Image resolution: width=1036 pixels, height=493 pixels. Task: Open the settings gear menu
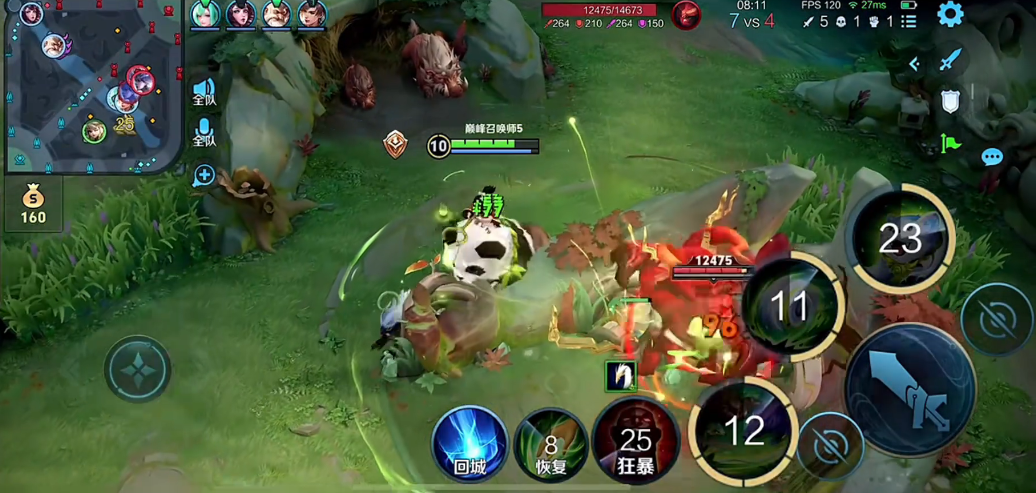950,14
